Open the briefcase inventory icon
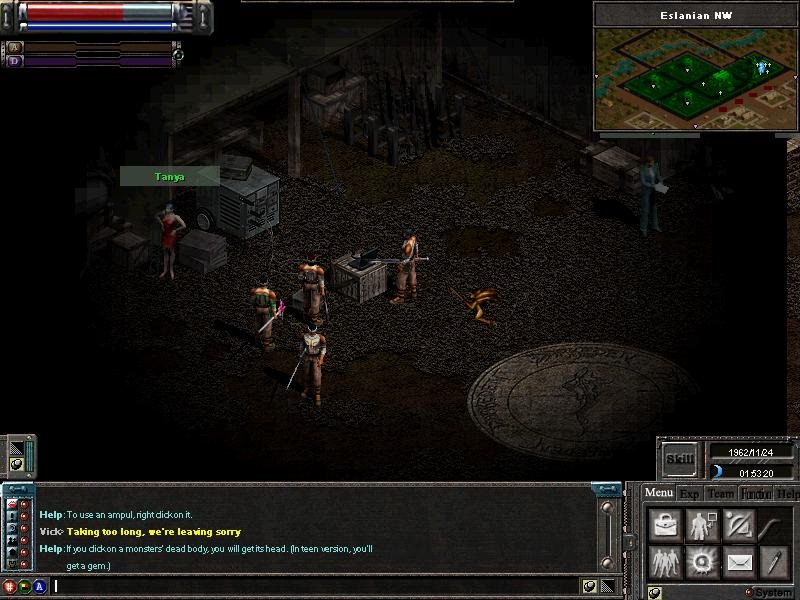 [665, 525]
